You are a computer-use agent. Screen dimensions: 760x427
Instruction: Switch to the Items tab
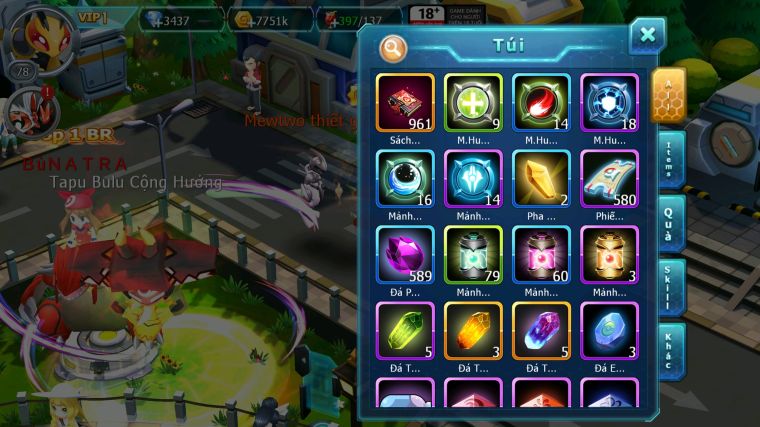[x=669, y=160]
